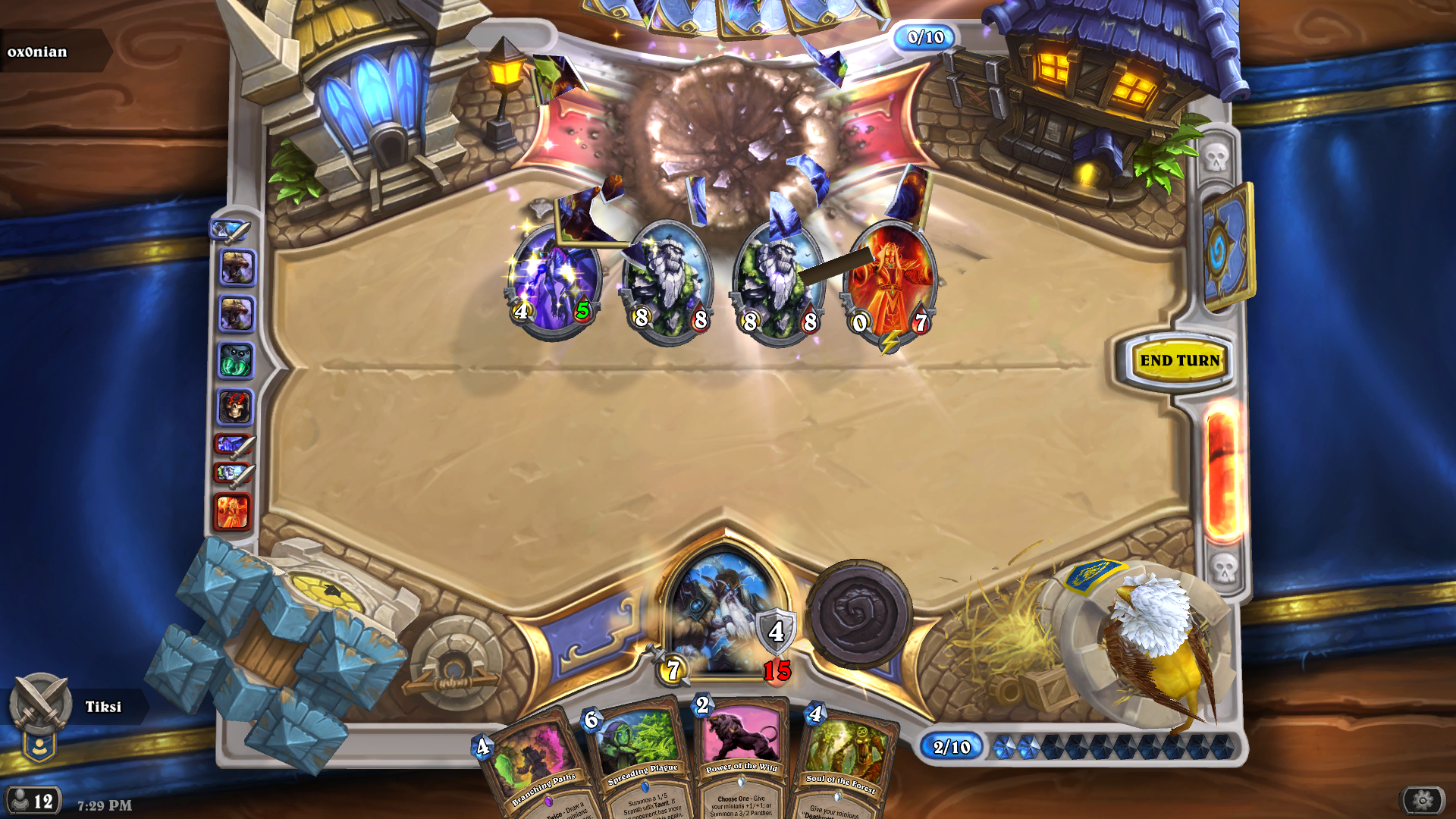Open the friends list showing 12
Viewport: 1456px width, 819px height.
tap(33, 801)
